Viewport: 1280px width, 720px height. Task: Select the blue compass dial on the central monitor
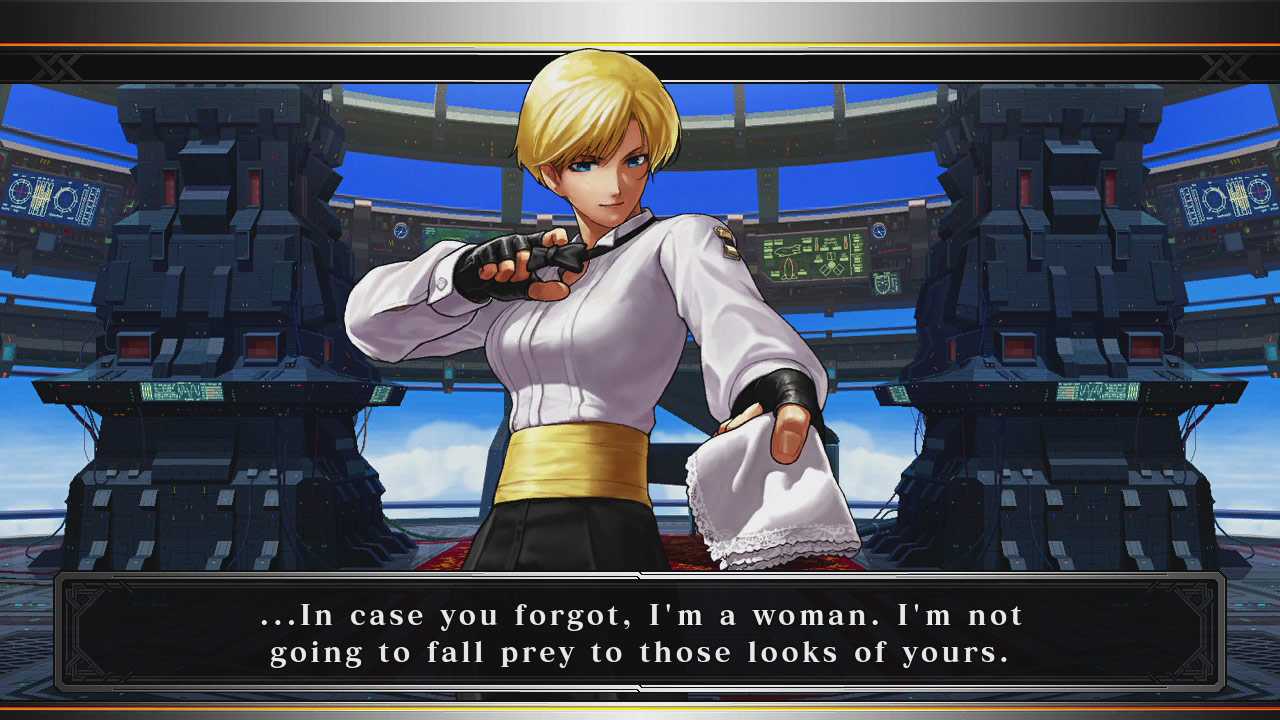[880, 230]
